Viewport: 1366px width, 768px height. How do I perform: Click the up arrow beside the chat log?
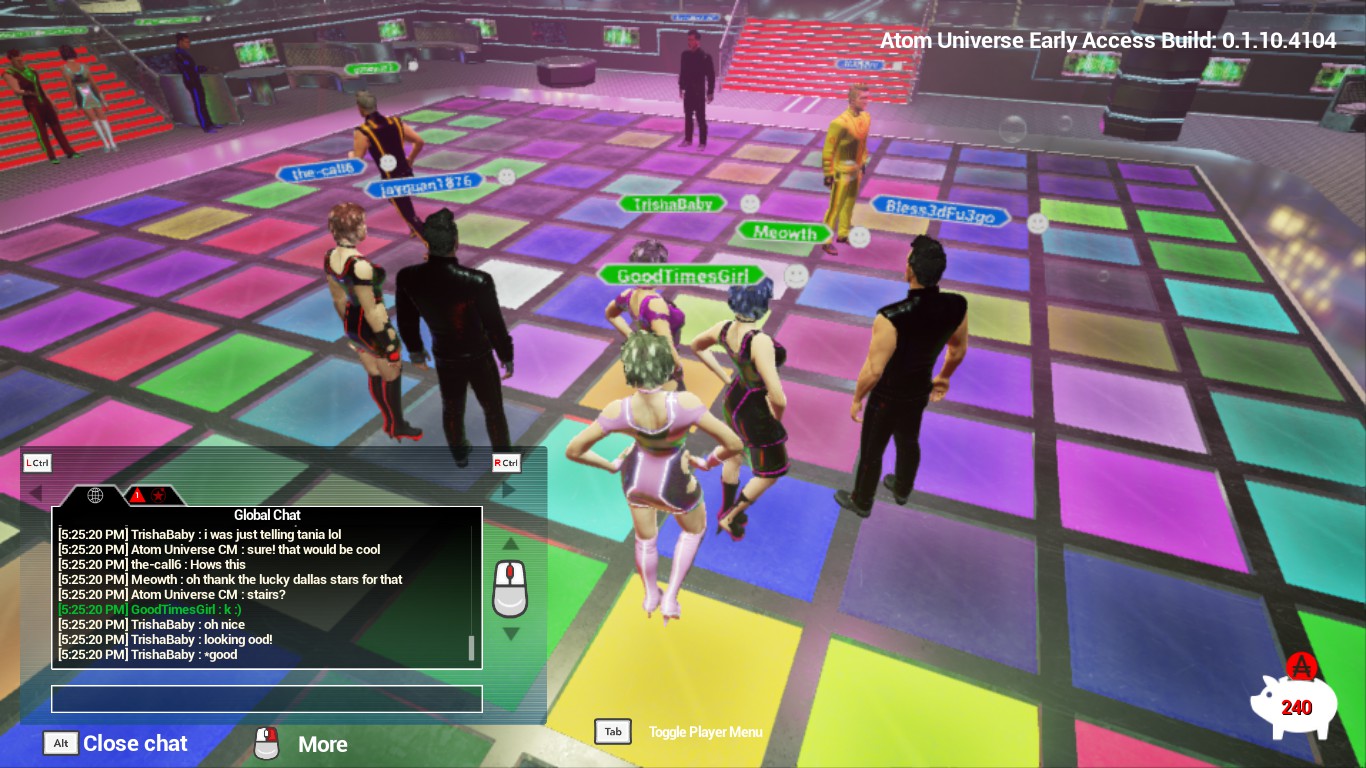510,544
